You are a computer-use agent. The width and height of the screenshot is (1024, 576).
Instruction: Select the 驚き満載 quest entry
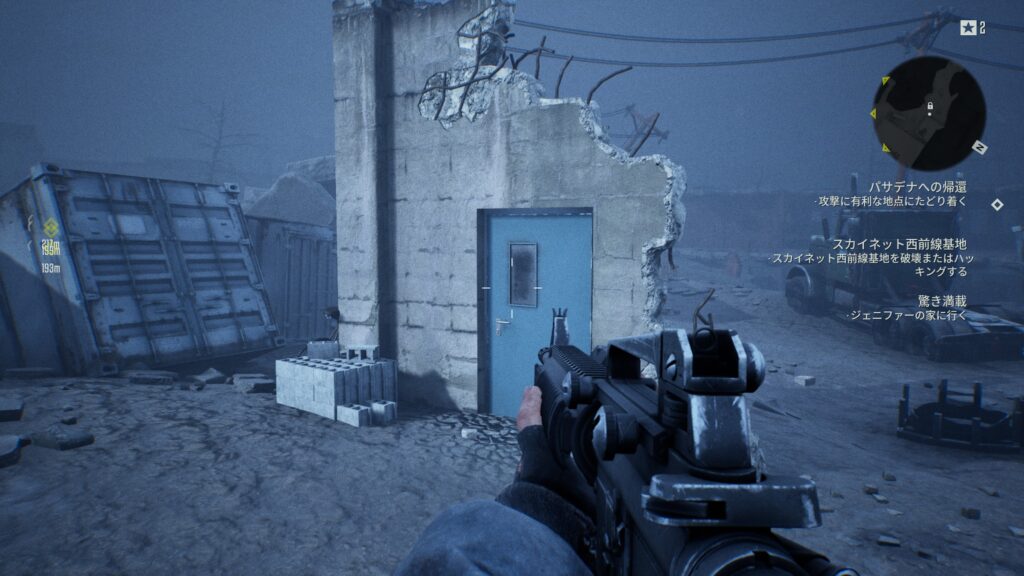[x=942, y=300]
